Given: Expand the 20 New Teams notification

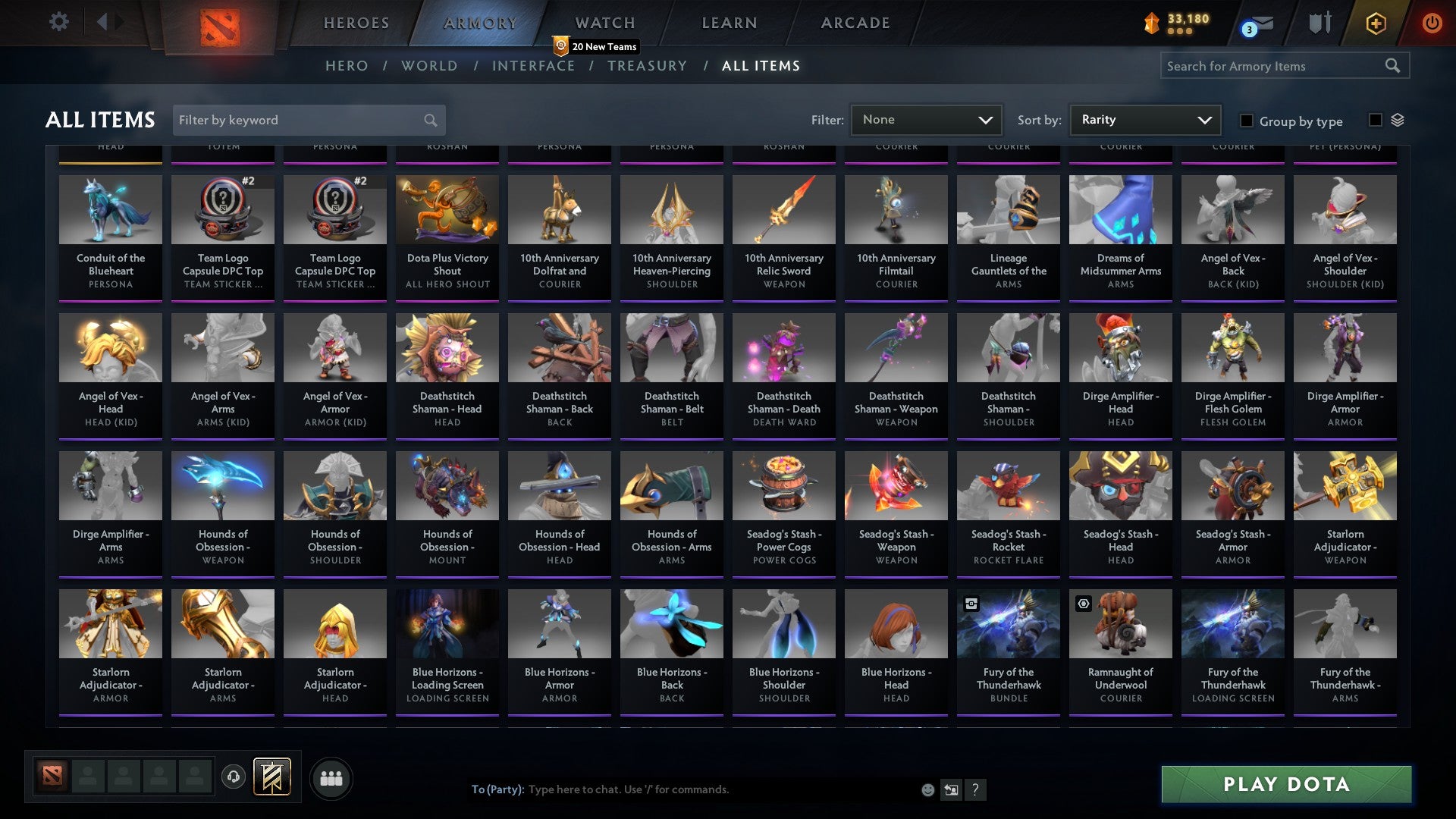Looking at the screenshot, I should (x=596, y=46).
